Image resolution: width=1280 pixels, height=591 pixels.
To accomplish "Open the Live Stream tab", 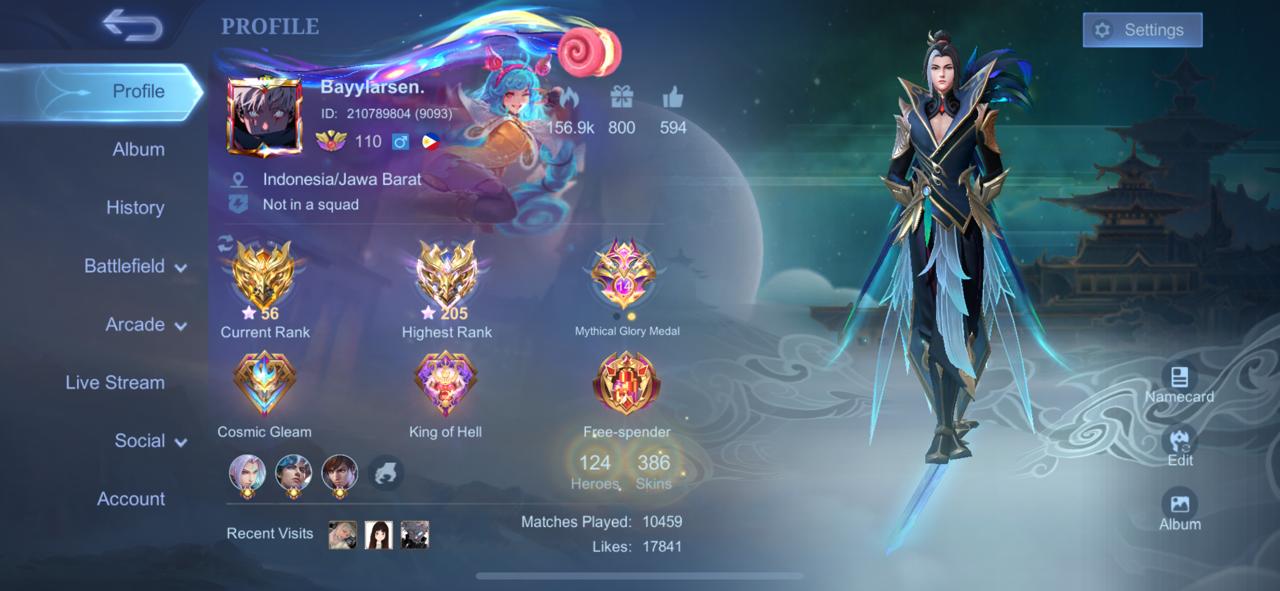I will pyautogui.click(x=115, y=382).
